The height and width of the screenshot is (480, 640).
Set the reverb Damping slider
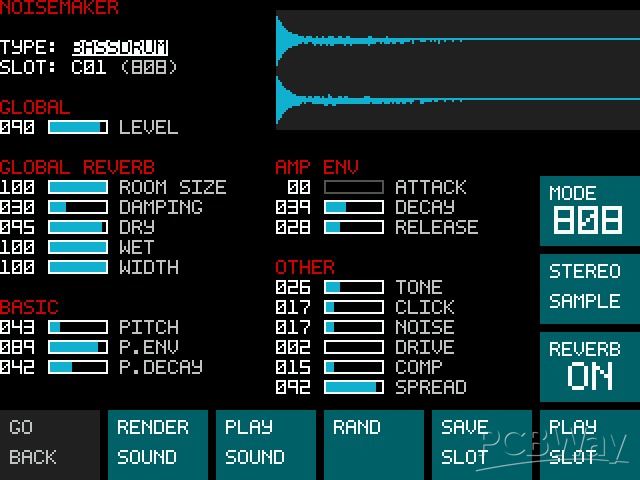point(78,207)
